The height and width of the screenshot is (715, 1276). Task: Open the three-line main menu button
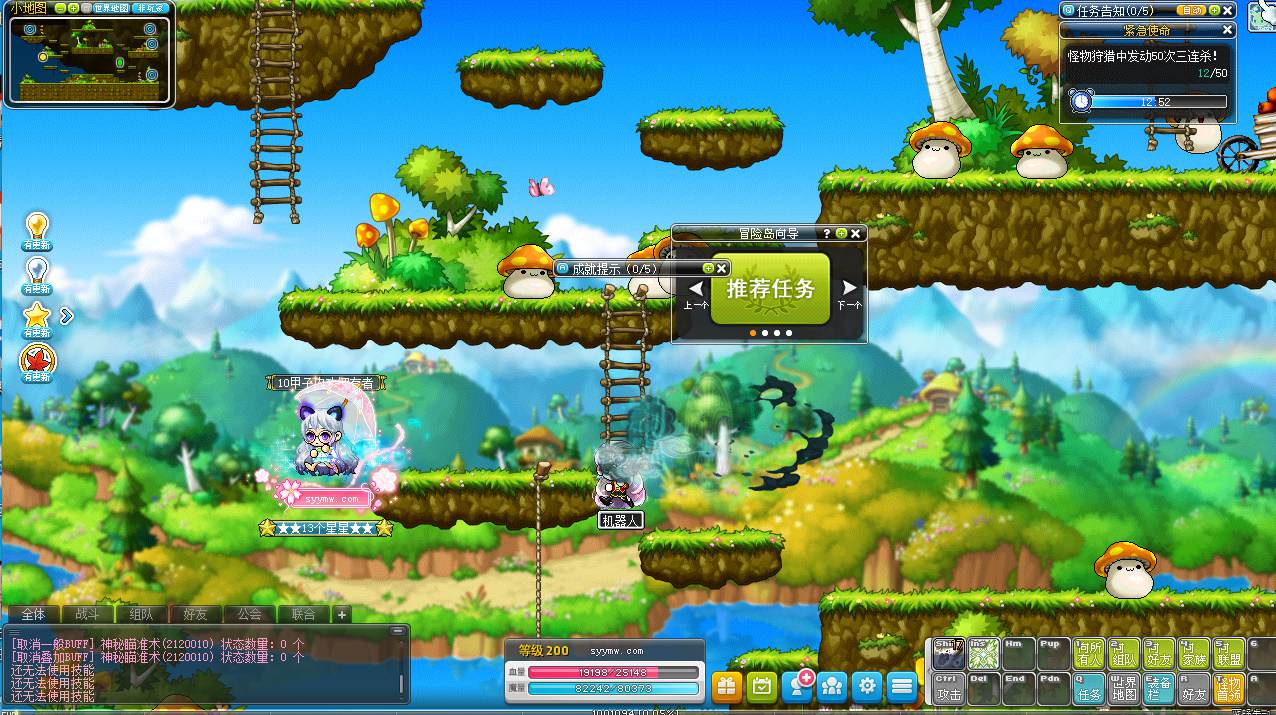(903, 686)
